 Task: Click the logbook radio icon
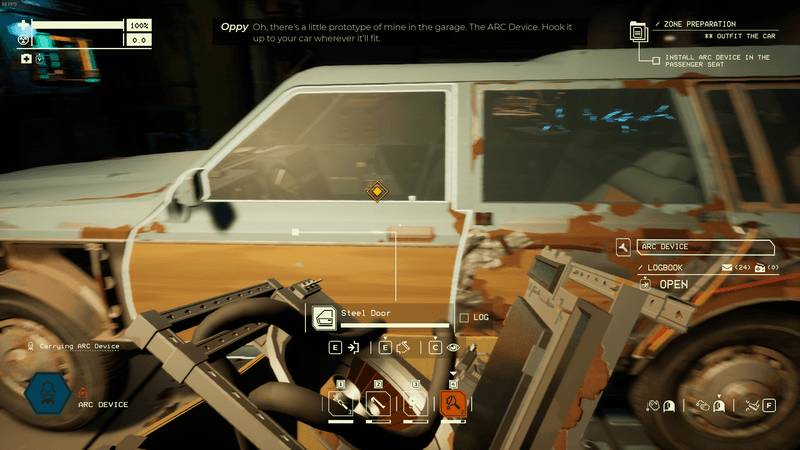(759, 268)
